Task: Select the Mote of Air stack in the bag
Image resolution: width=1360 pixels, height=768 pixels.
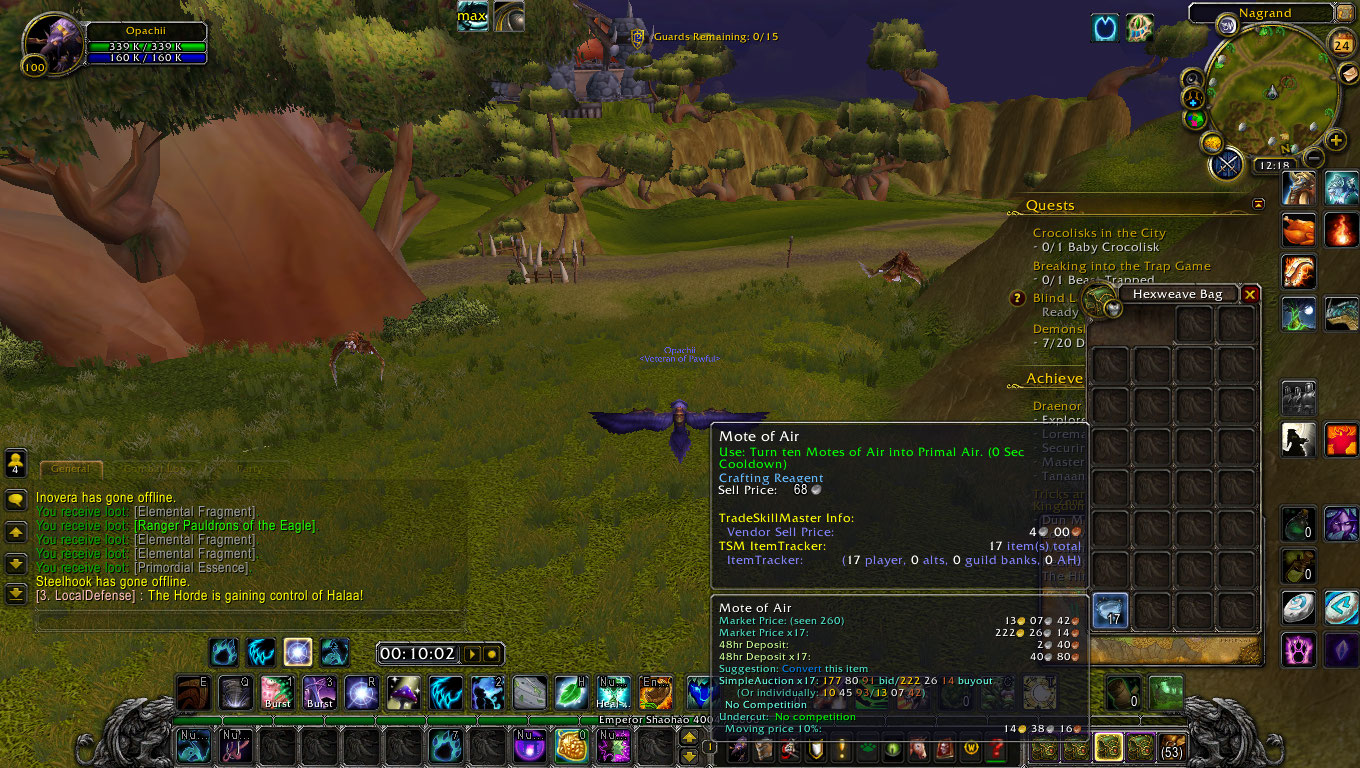Action: click(x=1109, y=611)
